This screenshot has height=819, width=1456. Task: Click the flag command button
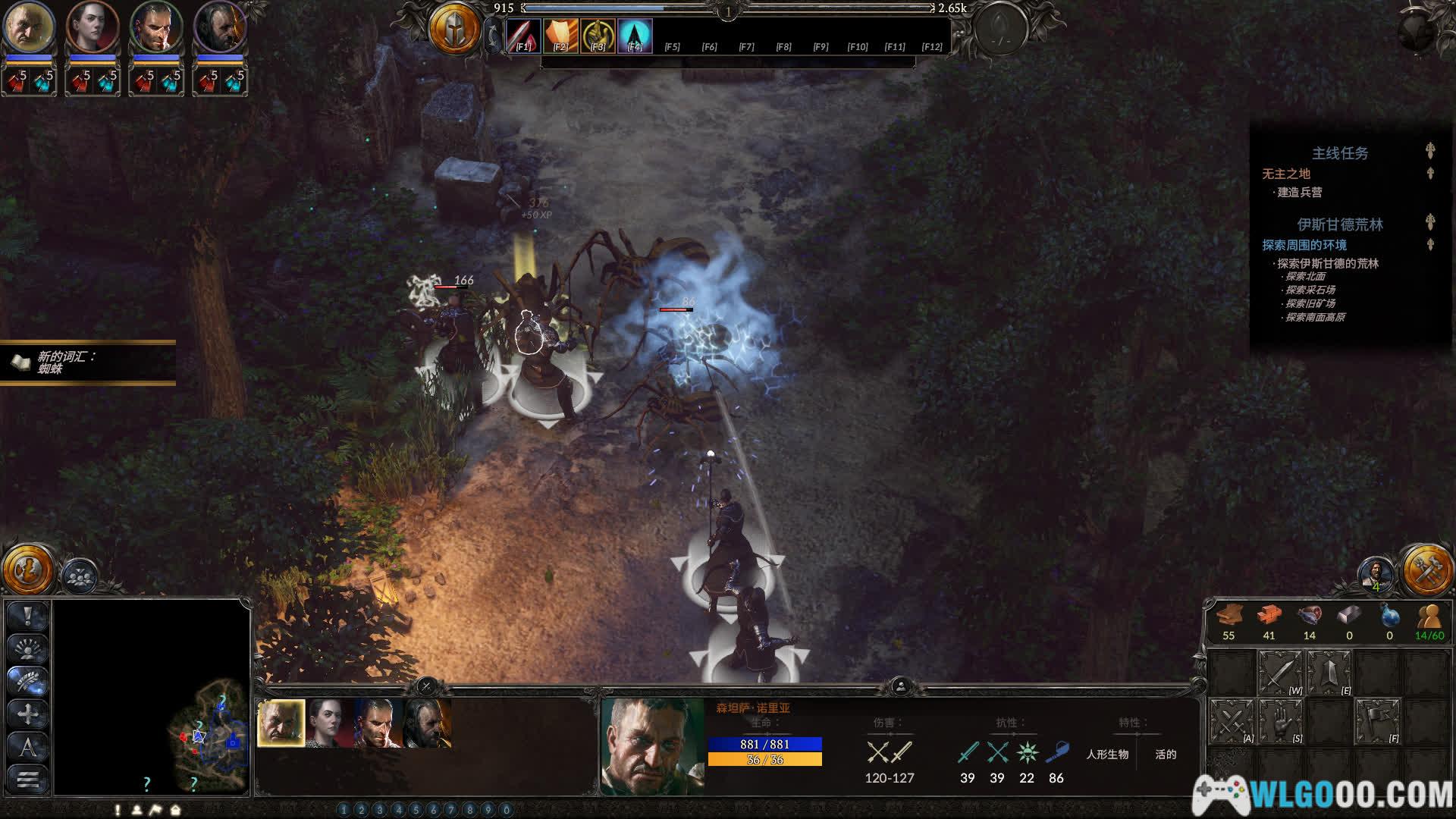point(1377,721)
